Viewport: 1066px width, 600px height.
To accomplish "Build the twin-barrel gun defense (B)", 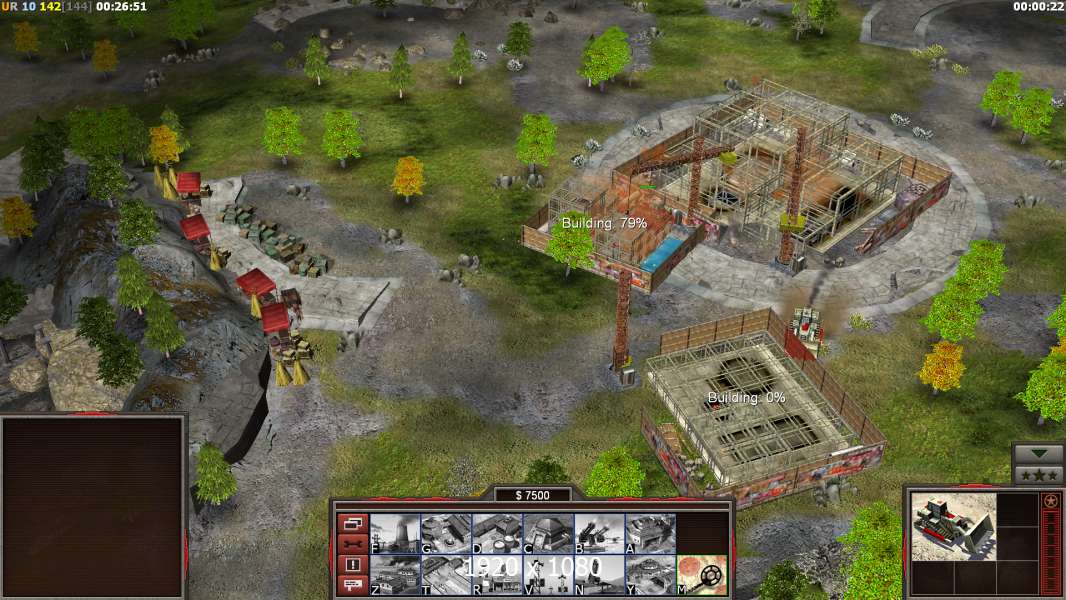I will click(599, 534).
